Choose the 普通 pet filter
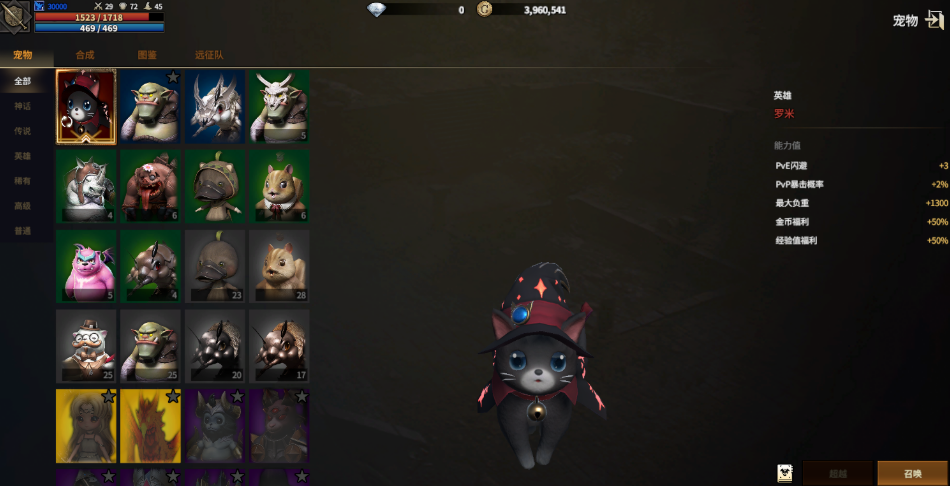Viewport: 950px width, 486px height. [x=23, y=231]
